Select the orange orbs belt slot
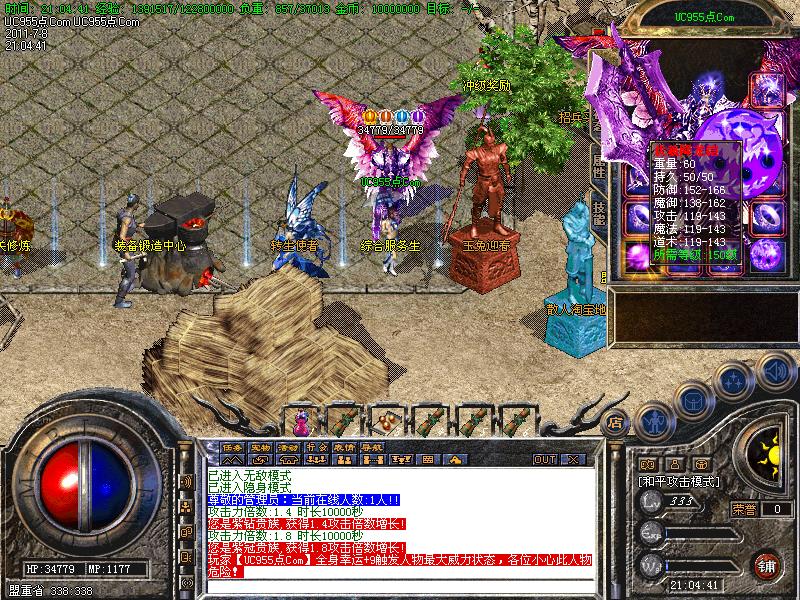800x600 pixels. point(385,418)
